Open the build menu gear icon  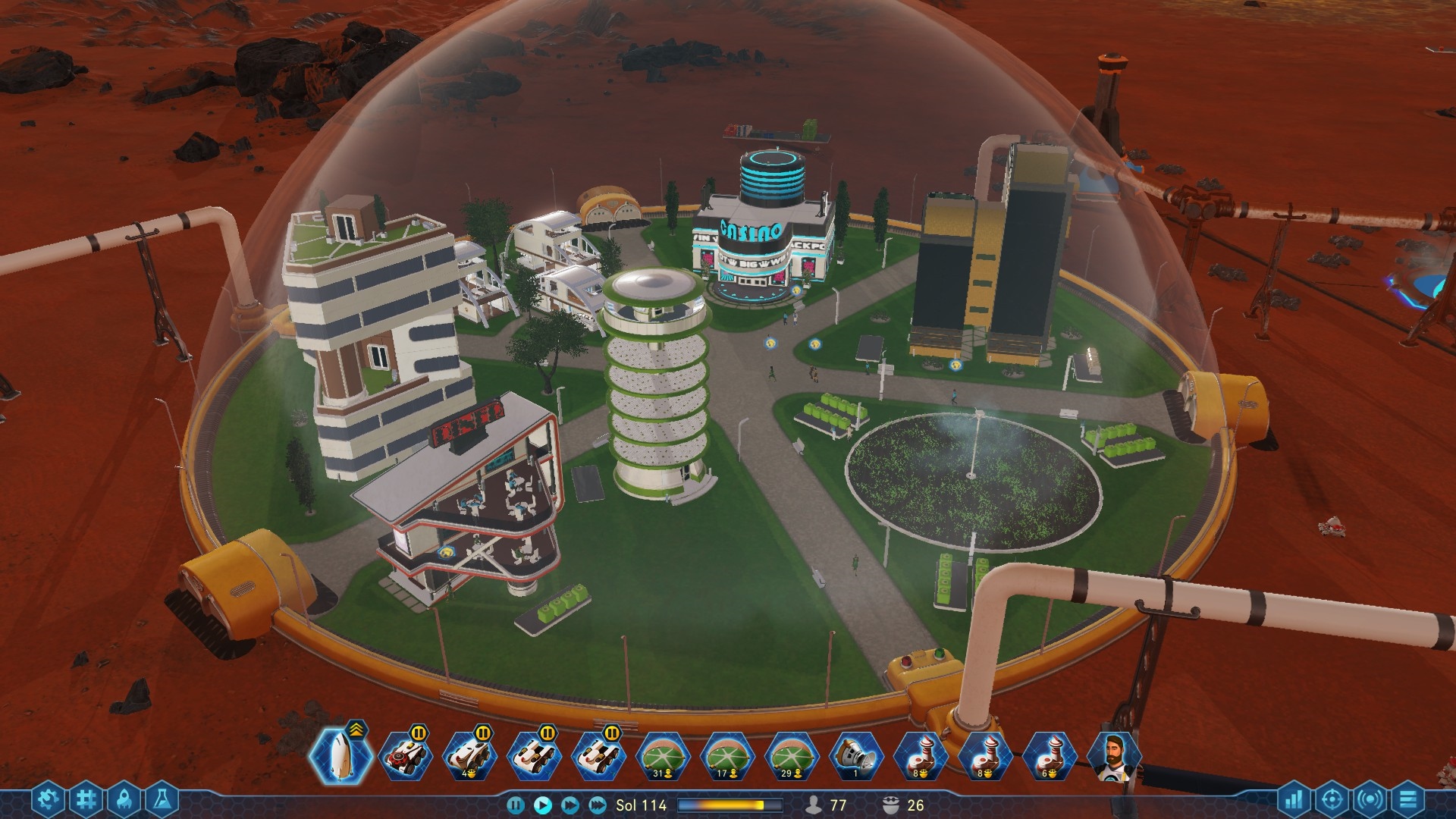(x=46, y=799)
